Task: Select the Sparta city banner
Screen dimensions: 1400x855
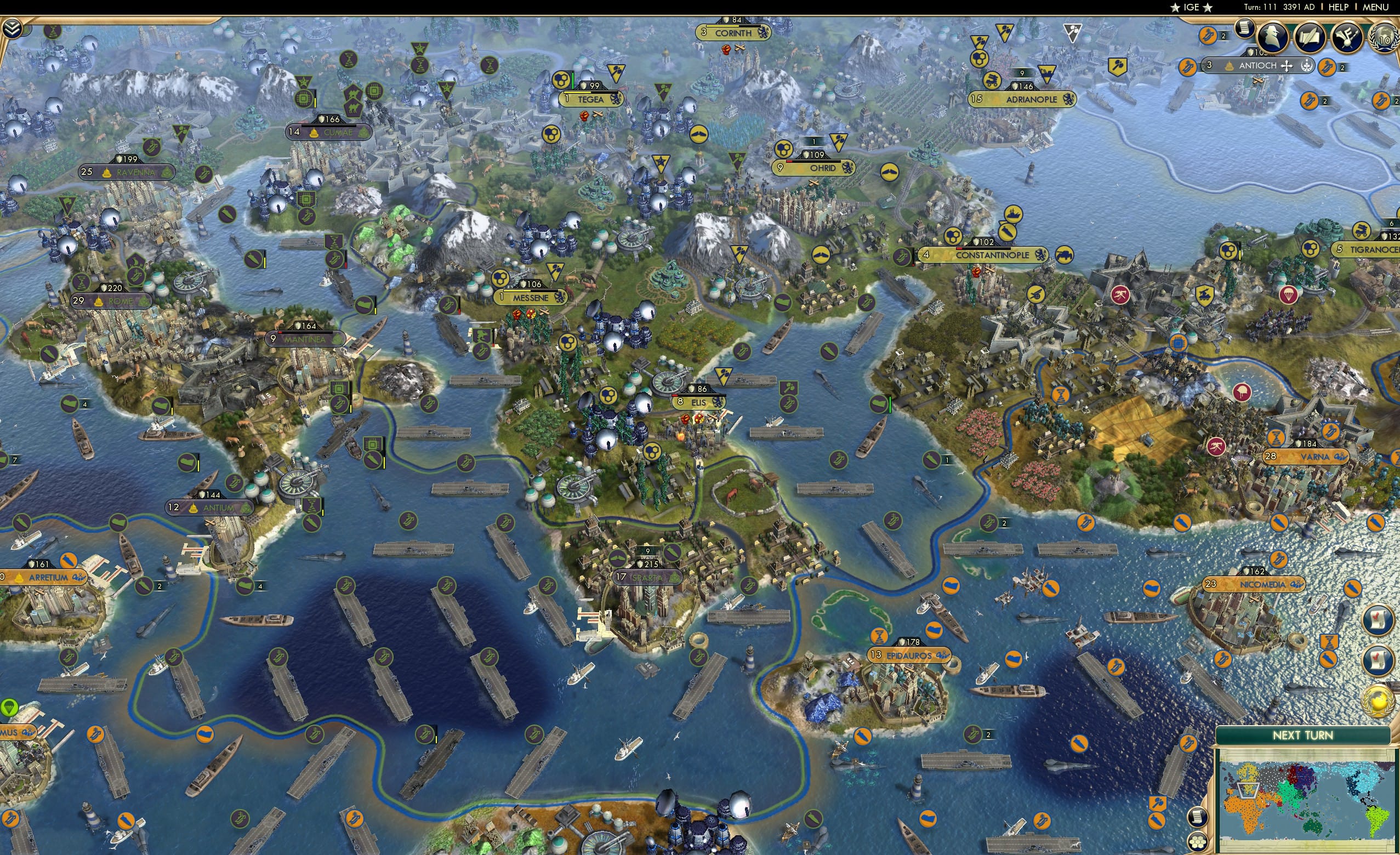Action: (x=647, y=577)
